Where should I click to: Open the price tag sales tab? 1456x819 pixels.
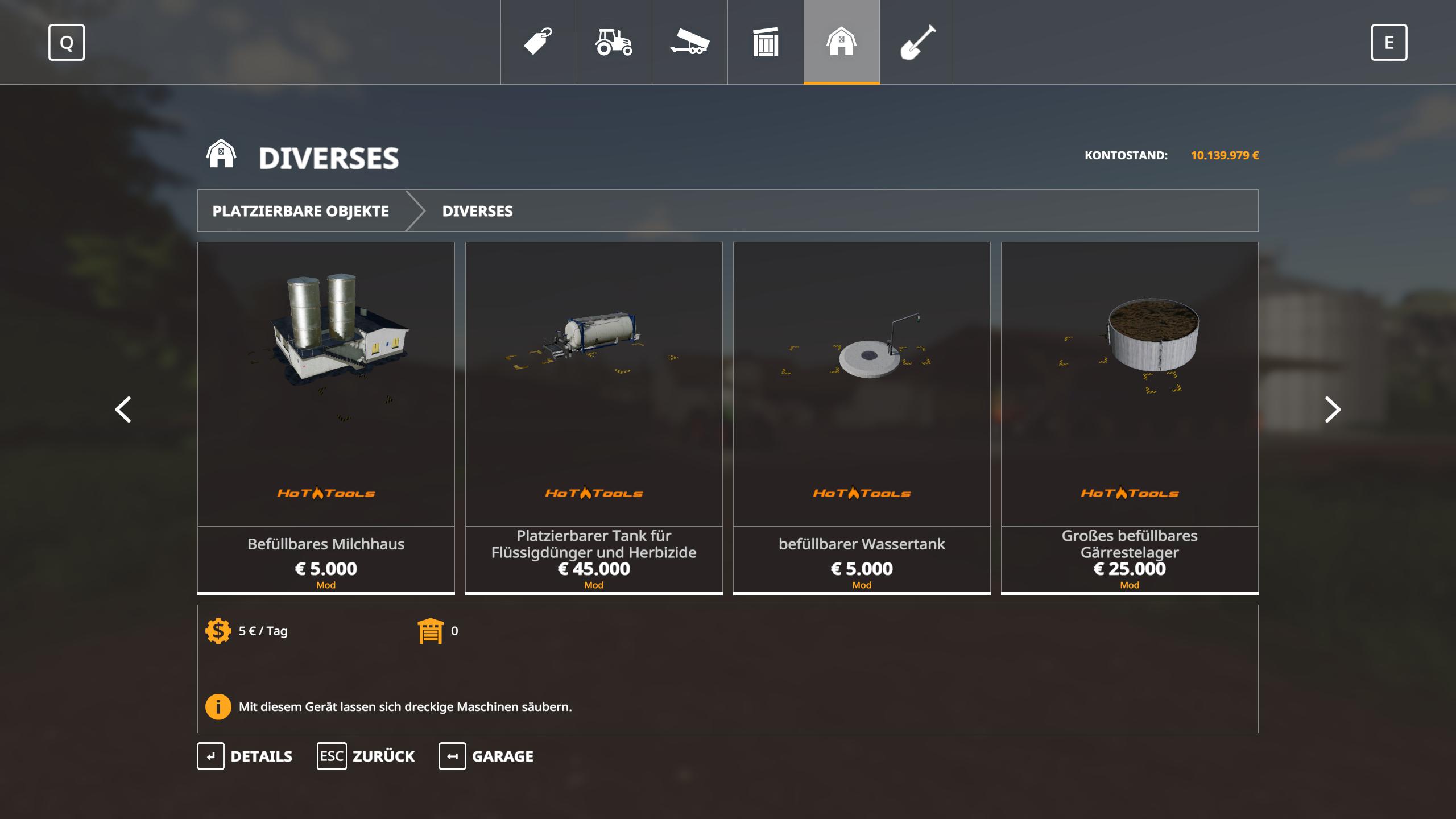coord(538,42)
